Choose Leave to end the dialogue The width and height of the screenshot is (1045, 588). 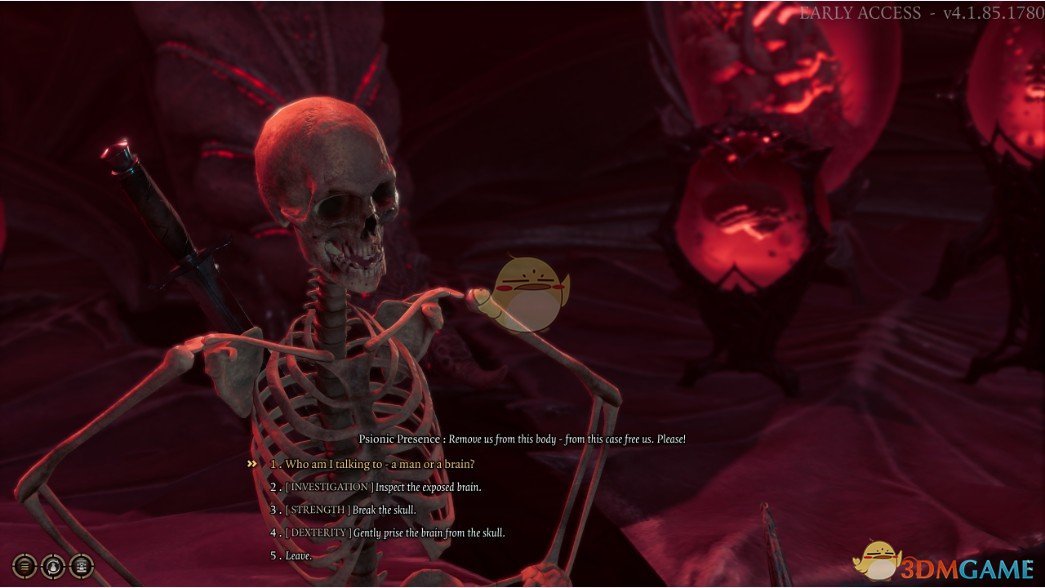tap(298, 556)
